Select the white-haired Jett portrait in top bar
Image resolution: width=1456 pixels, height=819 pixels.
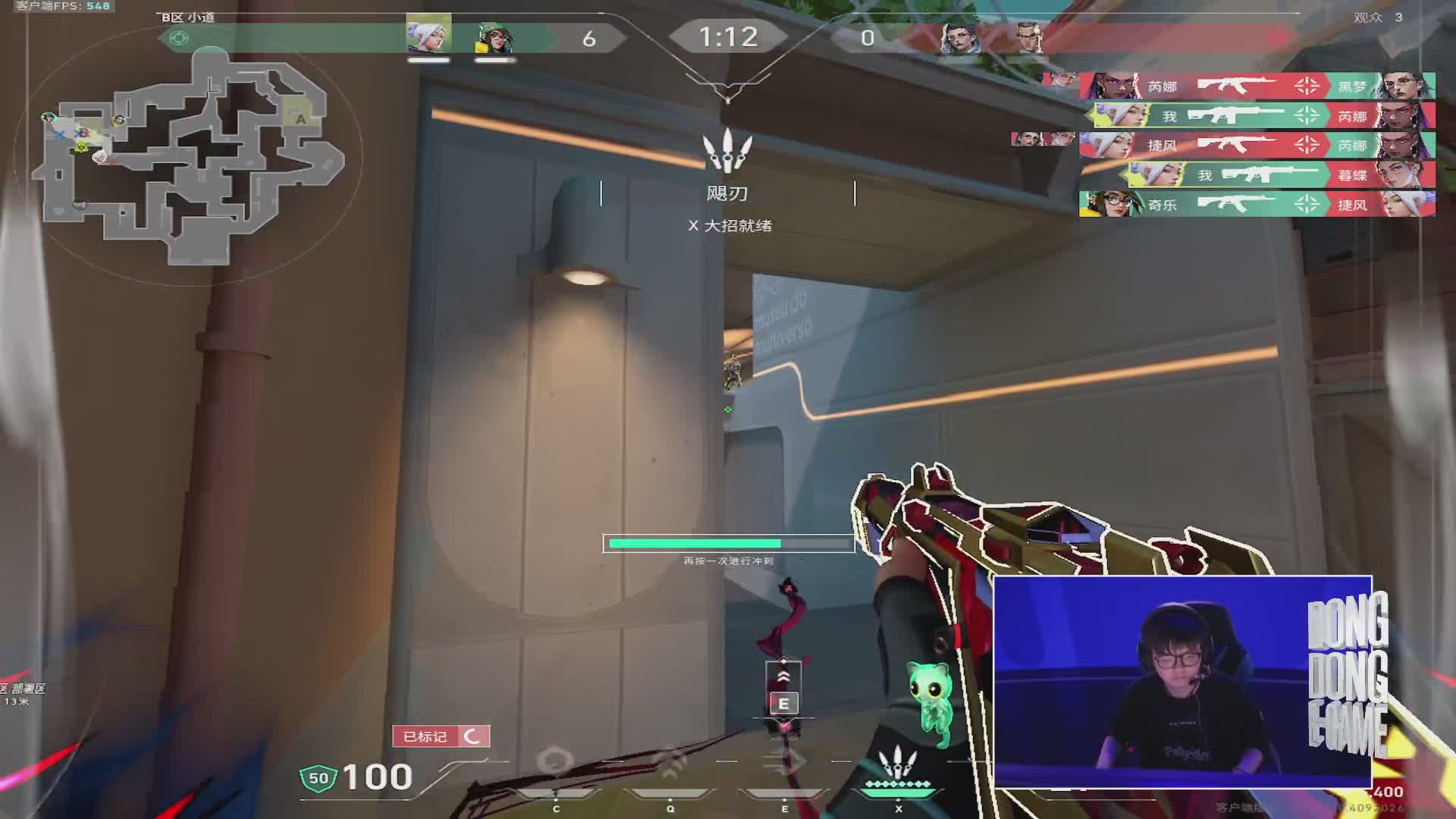tap(428, 36)
